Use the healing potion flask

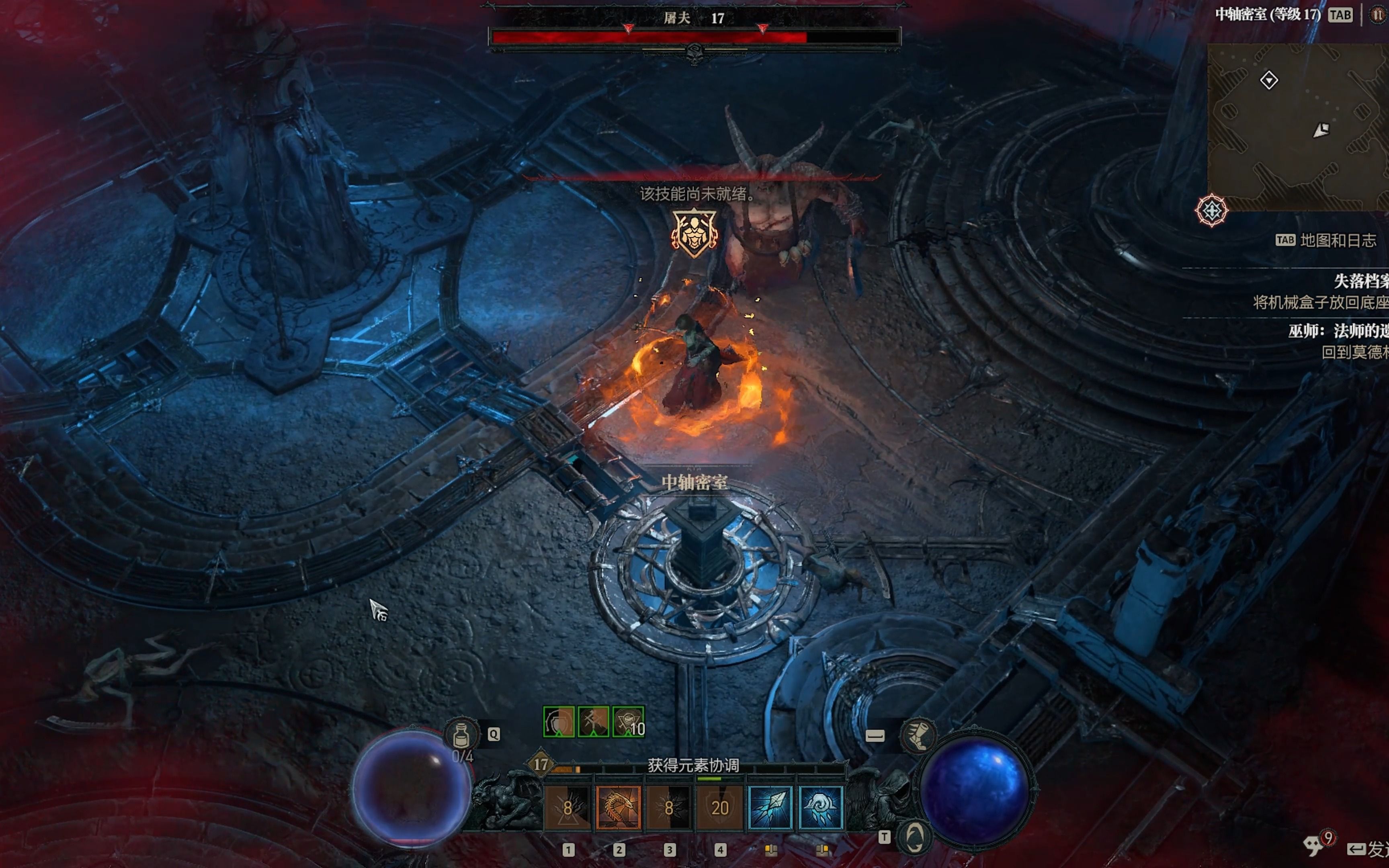461,734
